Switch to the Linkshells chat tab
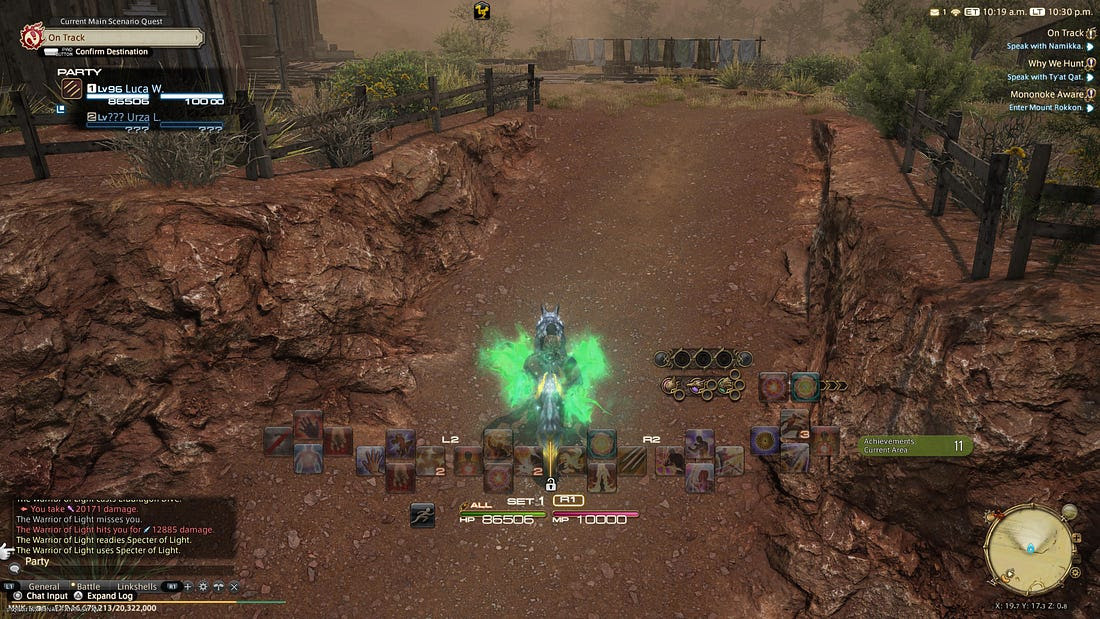 (138, 586)
